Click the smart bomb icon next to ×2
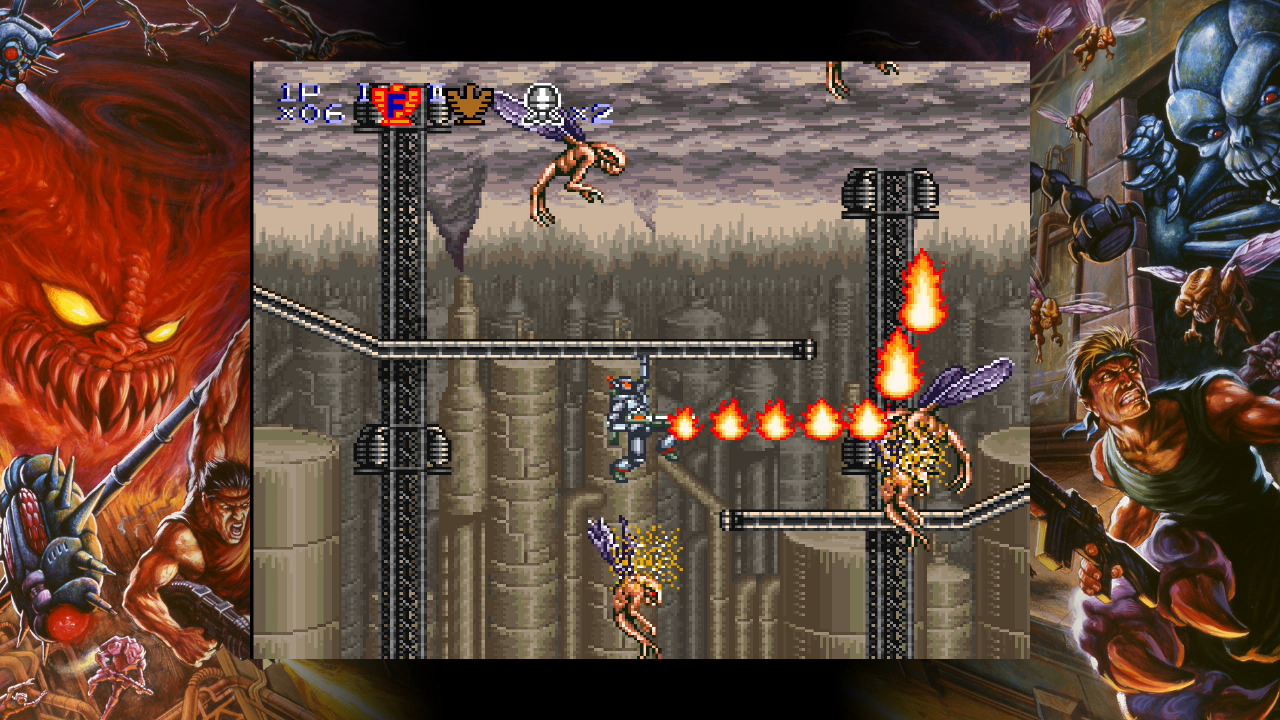Screen dimensions: 1280x720 point(540,105)
